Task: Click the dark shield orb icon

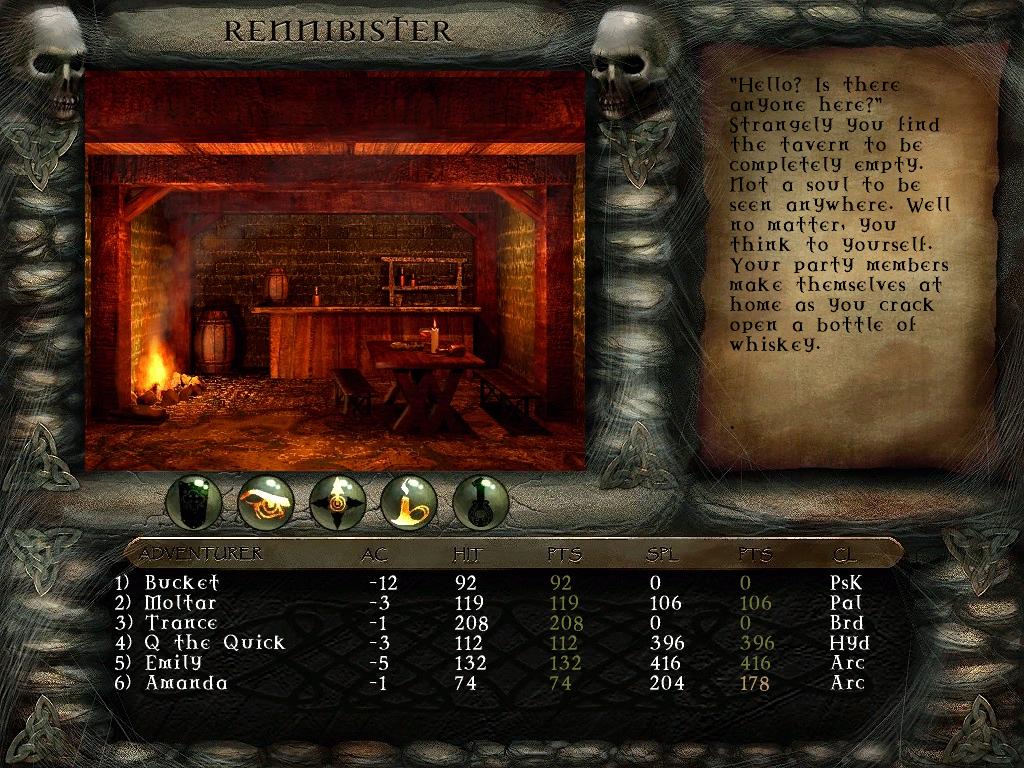Action: pos(194,501)
